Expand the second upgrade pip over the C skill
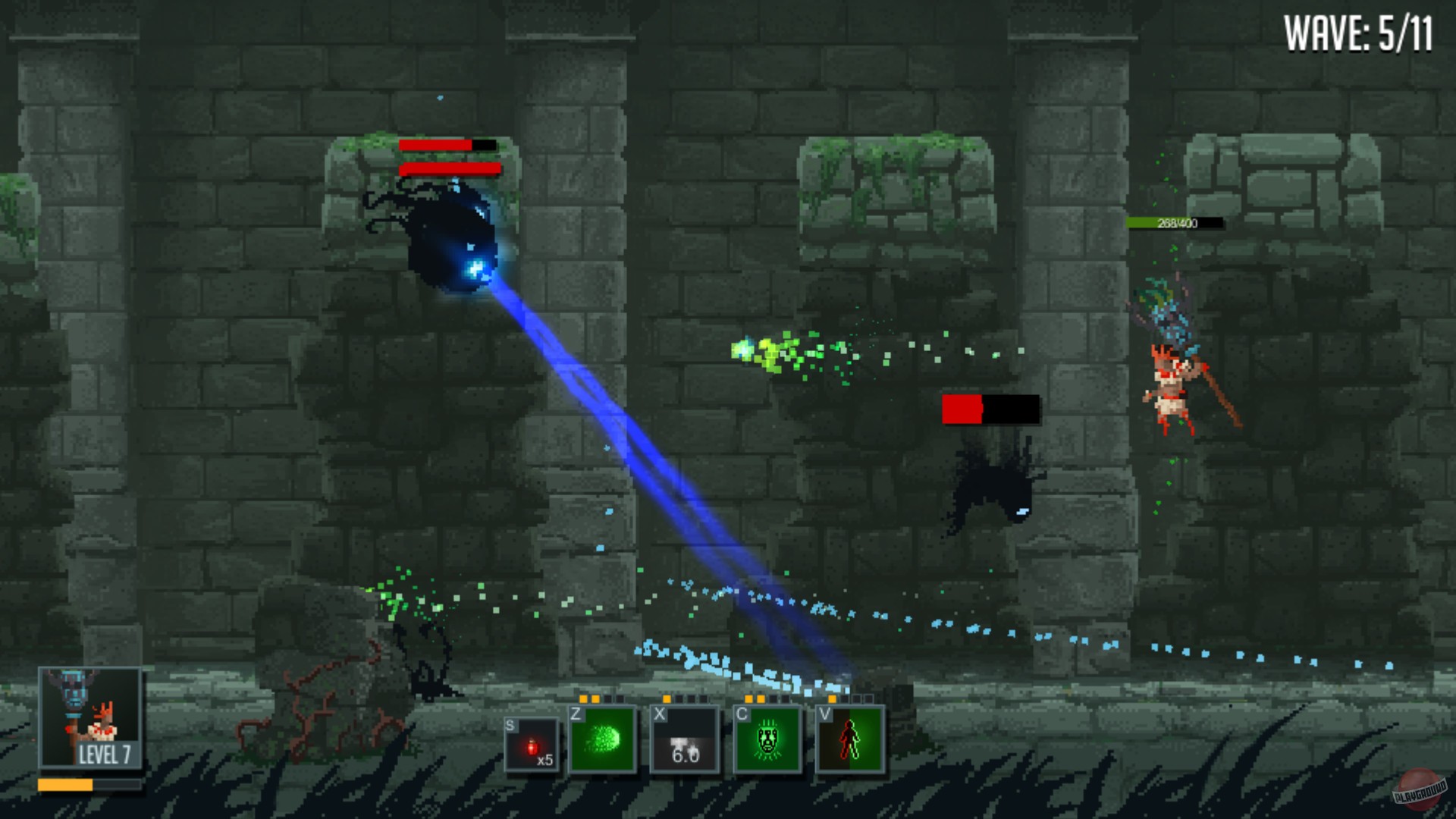 [760, 698]
